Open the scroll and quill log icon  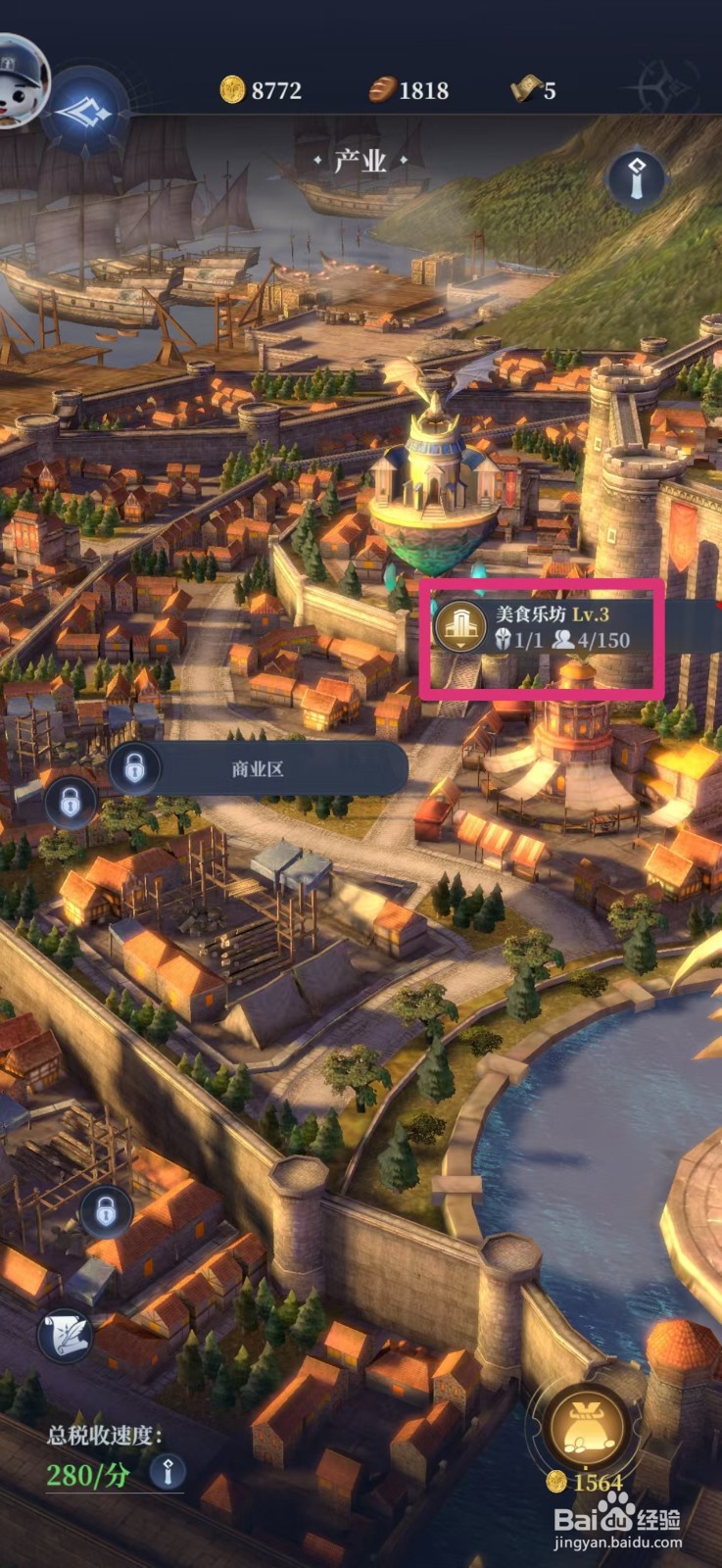coord(67,1336)
